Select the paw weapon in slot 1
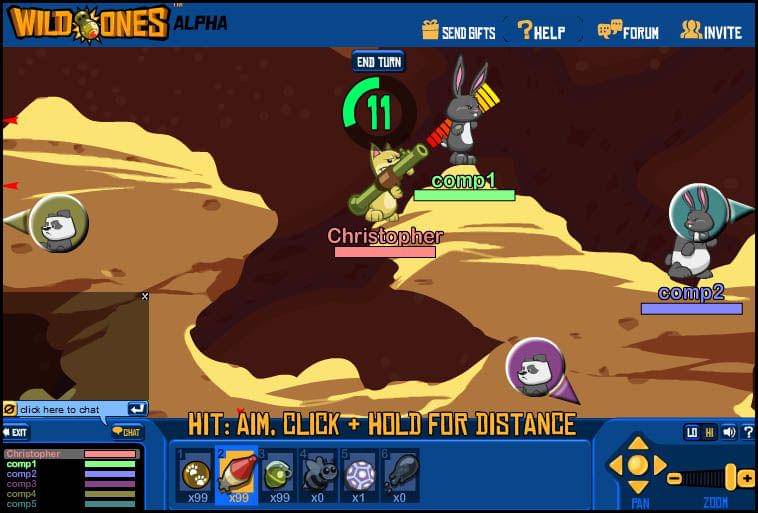The height and width of the screenshot is (513, 758). [195, 474]
